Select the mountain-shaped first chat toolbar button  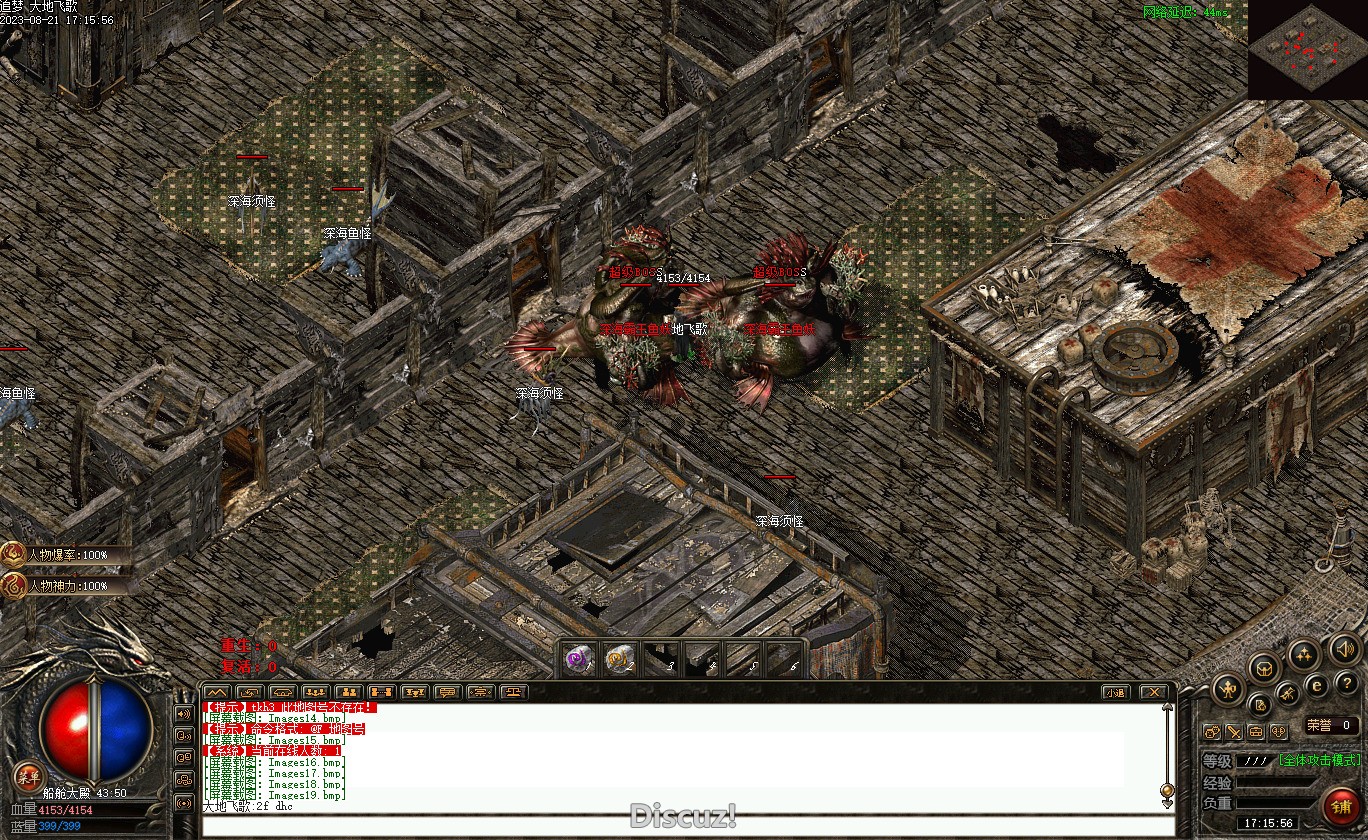pos(217,692)
